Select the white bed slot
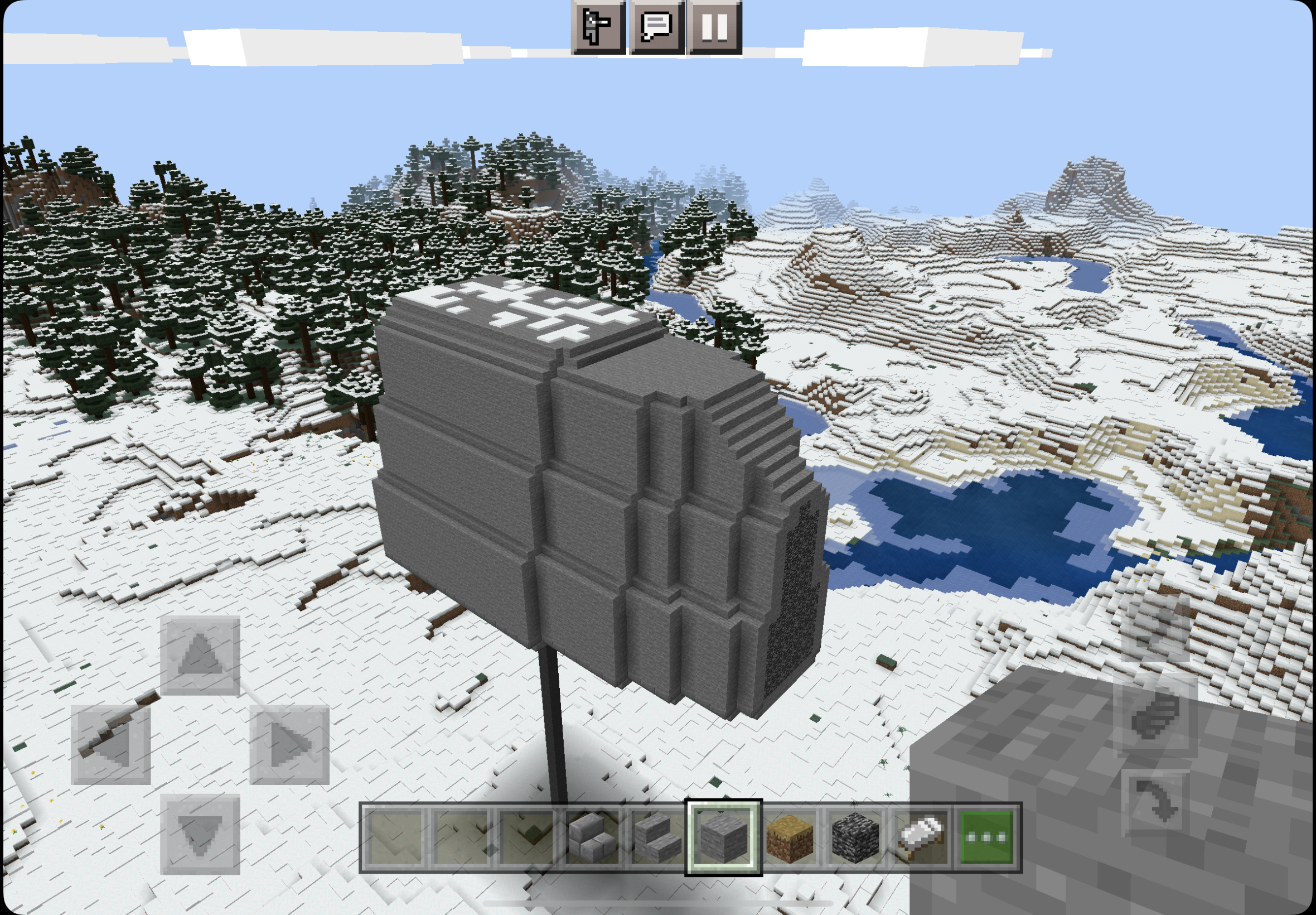Image resolution: width=1316 pixels, height=915 pixels. click(x=921, y=838)
